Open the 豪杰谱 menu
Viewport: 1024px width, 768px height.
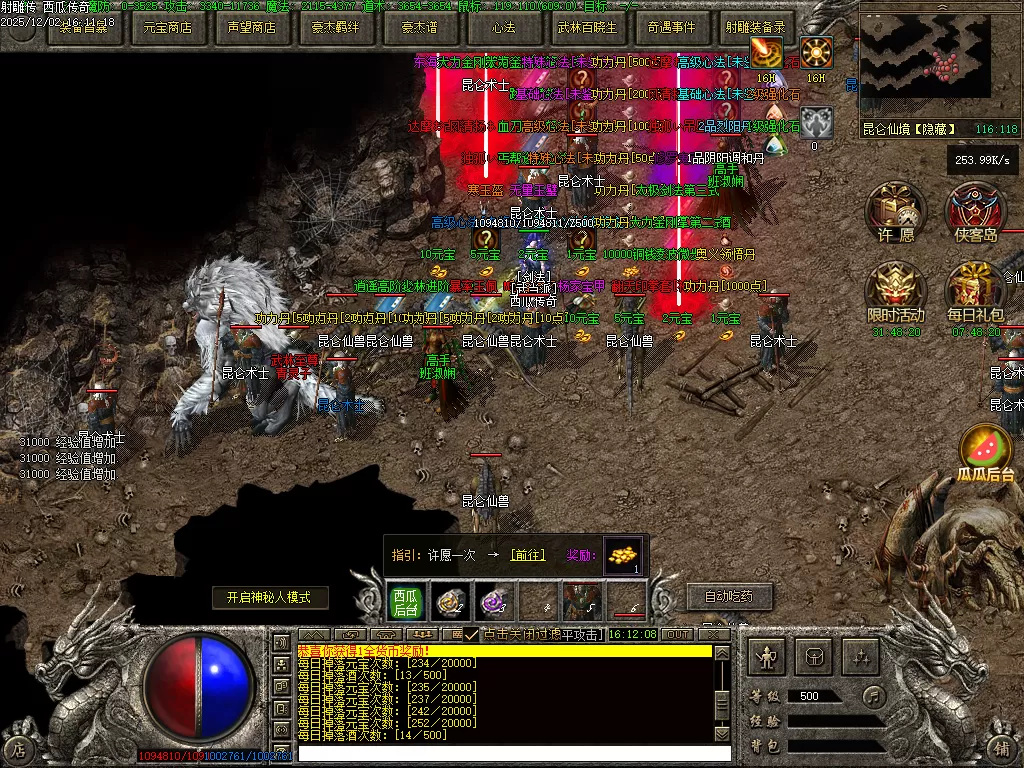pos(419,28)
